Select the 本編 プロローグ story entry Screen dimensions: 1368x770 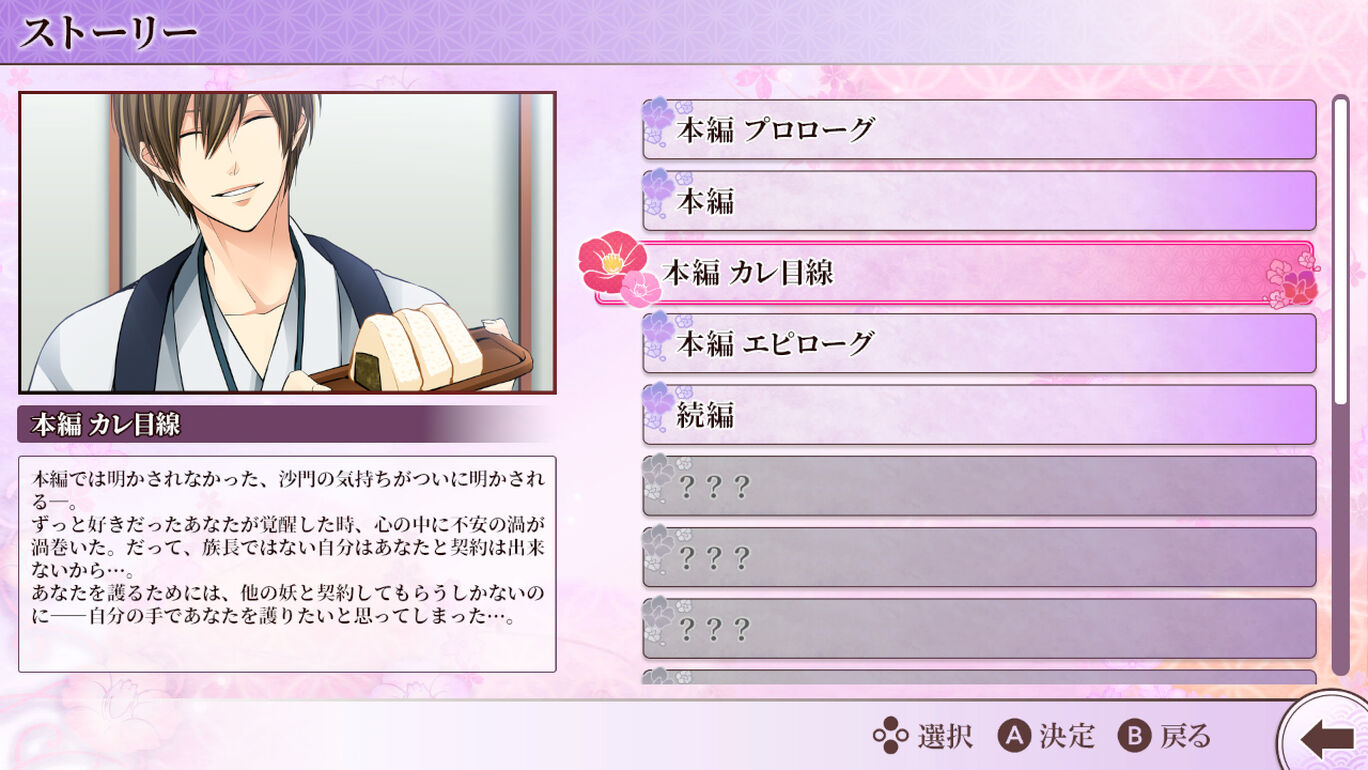(x=978, y=129)
